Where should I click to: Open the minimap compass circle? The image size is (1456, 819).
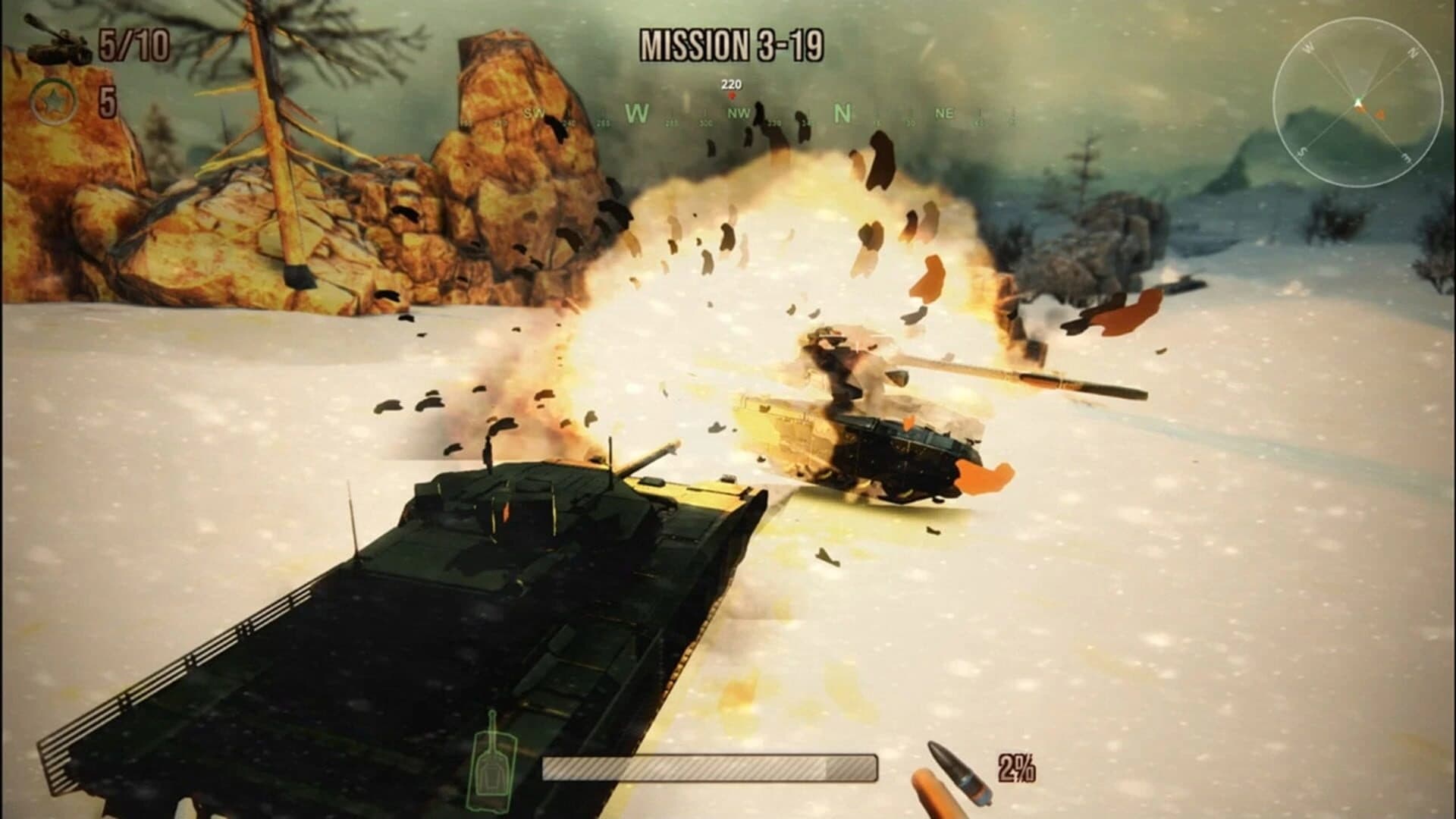click(x=1357, y=99)
